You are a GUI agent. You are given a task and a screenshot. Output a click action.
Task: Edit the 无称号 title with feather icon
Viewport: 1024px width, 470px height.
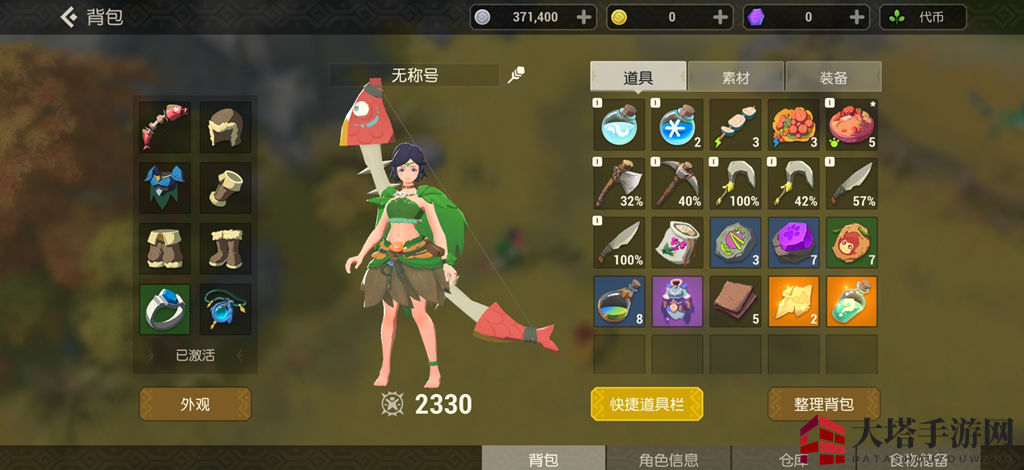517,75
